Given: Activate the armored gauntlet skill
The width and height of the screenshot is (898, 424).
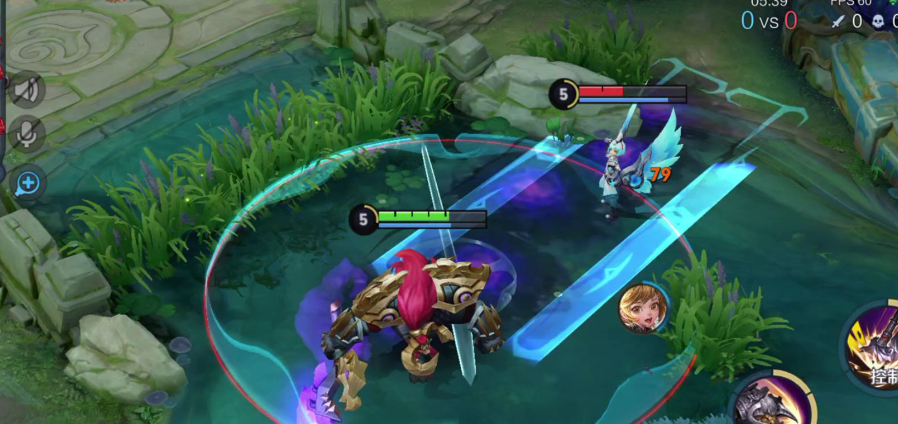Looking at the screenshot, I should pos(770,401).
